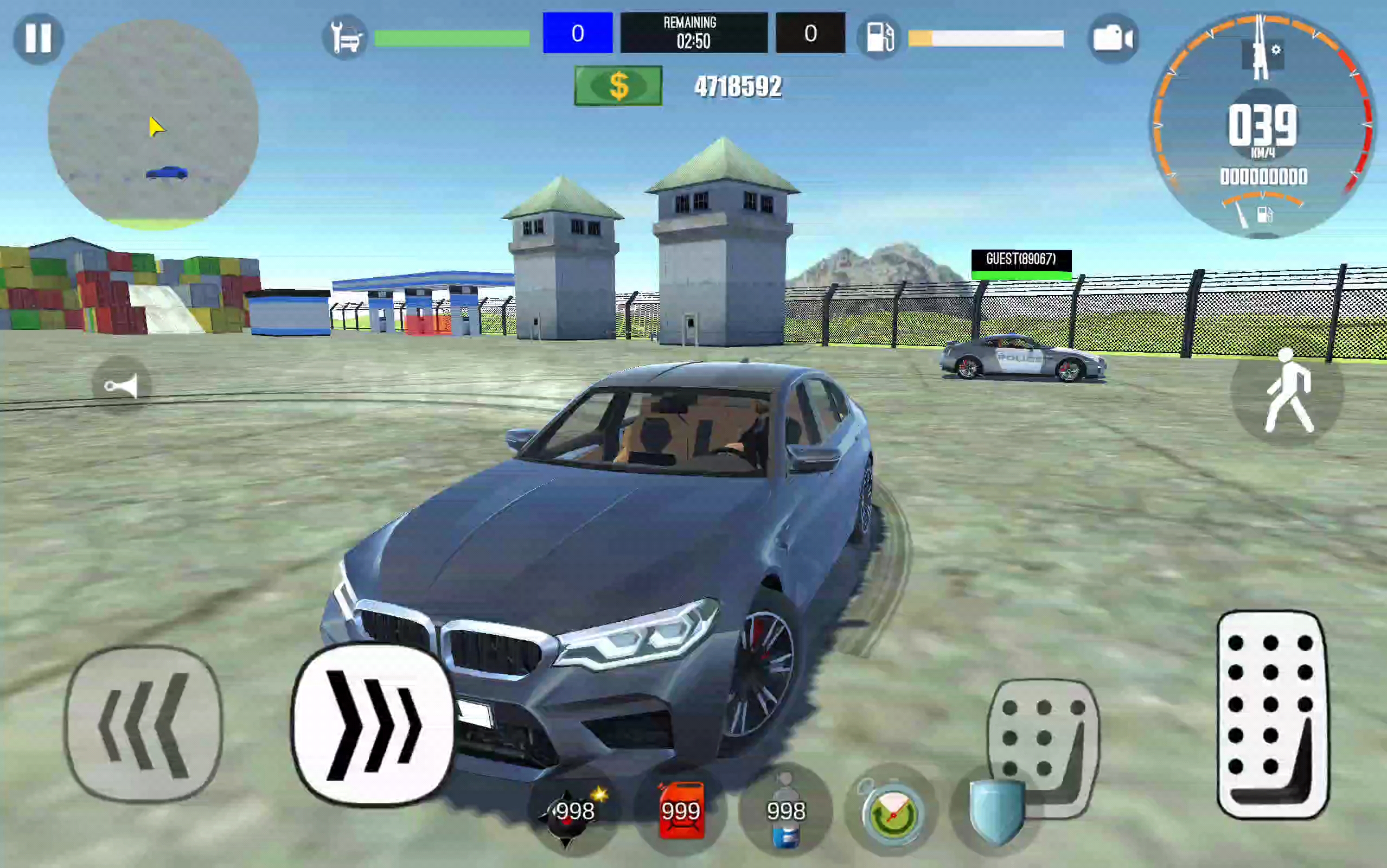Image resolution: width=1387 pixels, height=868 pixels.
Task: Open the circular minimap
Action: click(153, 125)
